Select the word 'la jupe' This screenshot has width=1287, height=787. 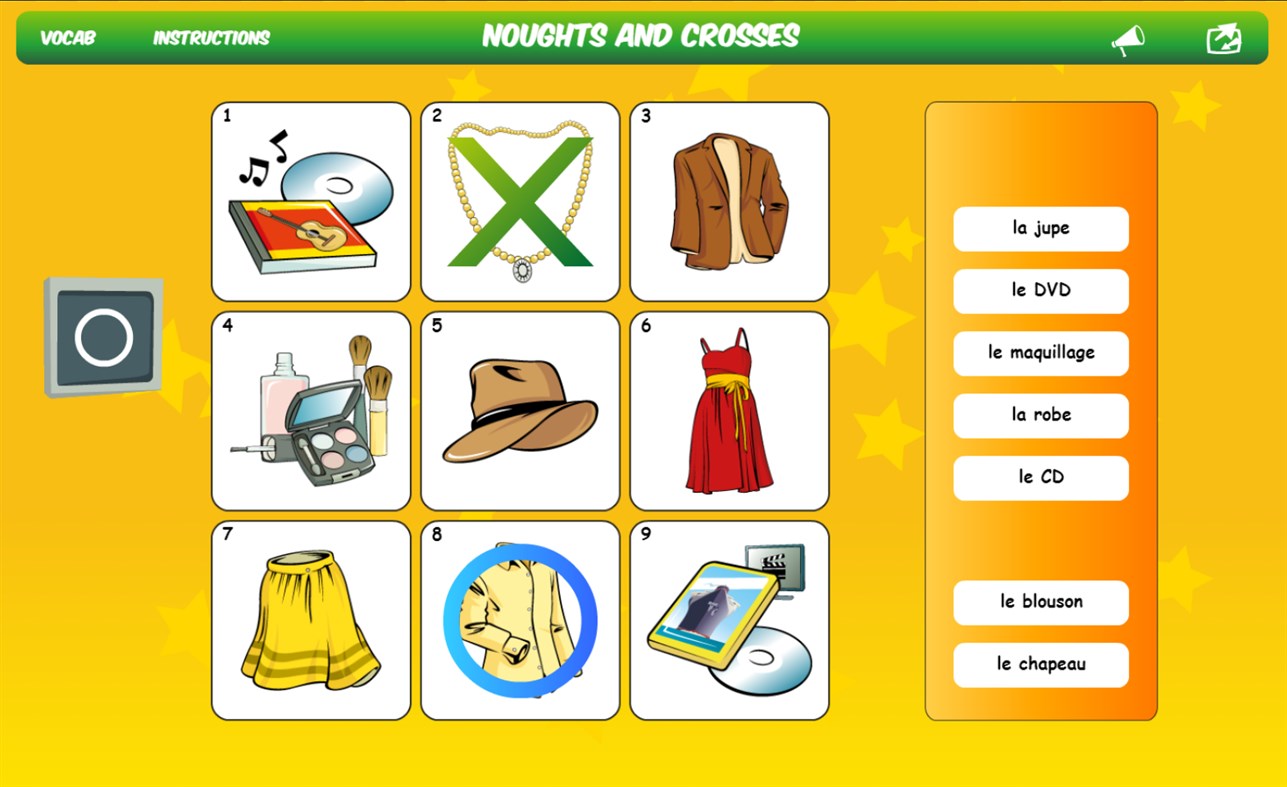(x=1041, y=229)
